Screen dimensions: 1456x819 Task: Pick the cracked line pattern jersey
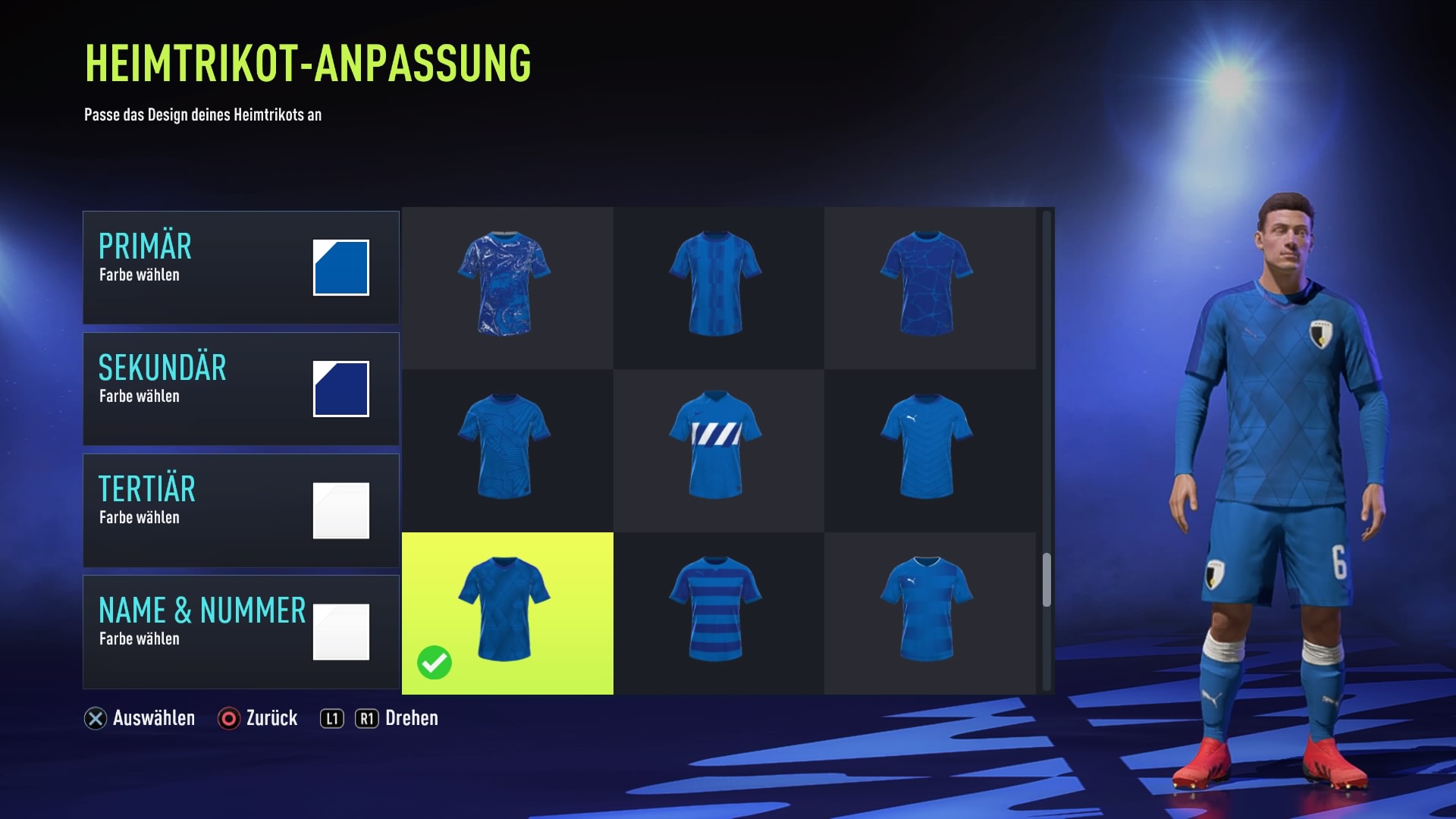[927, 284]
